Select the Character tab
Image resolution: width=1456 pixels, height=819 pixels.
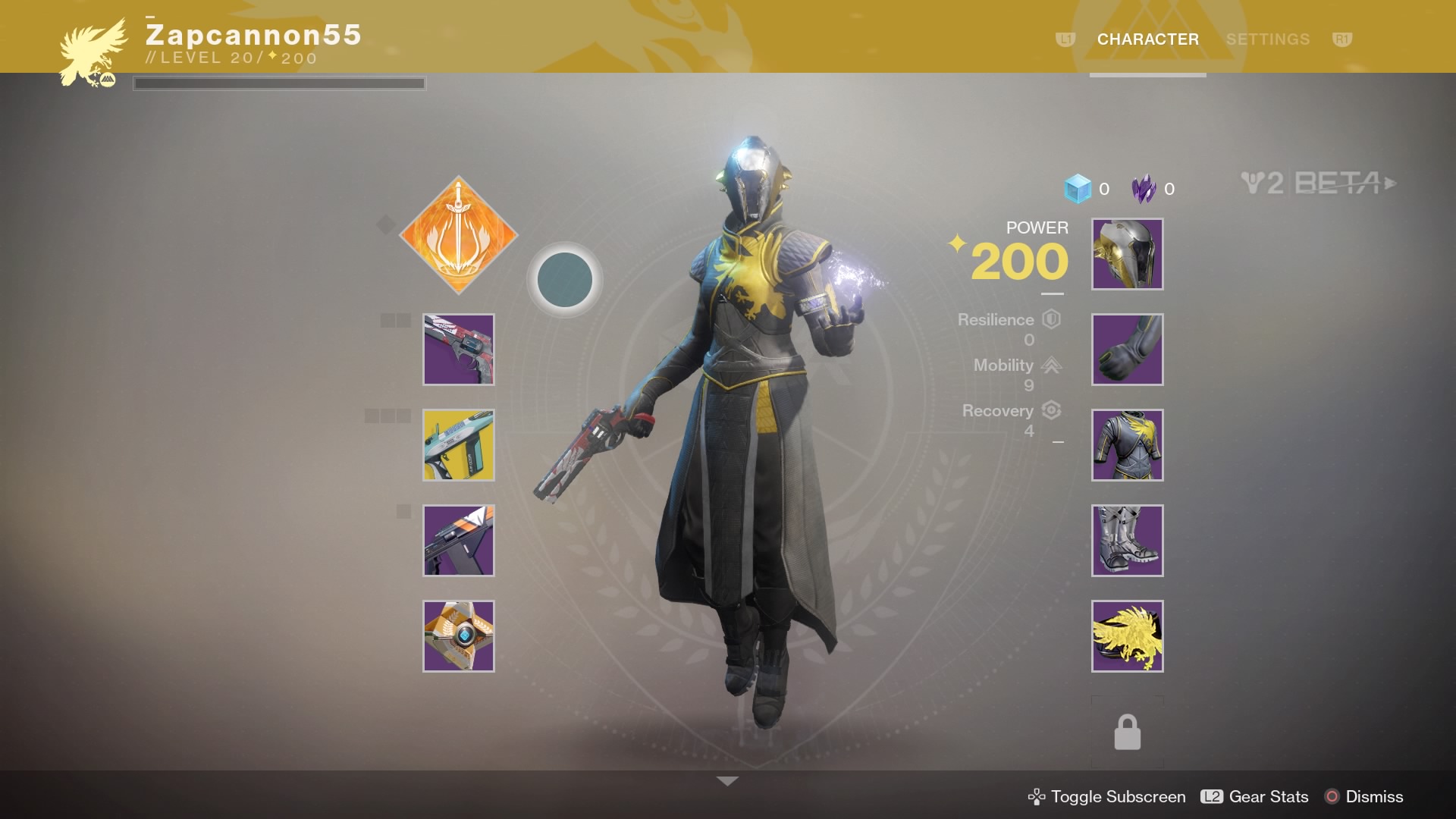coord(1147,39)
